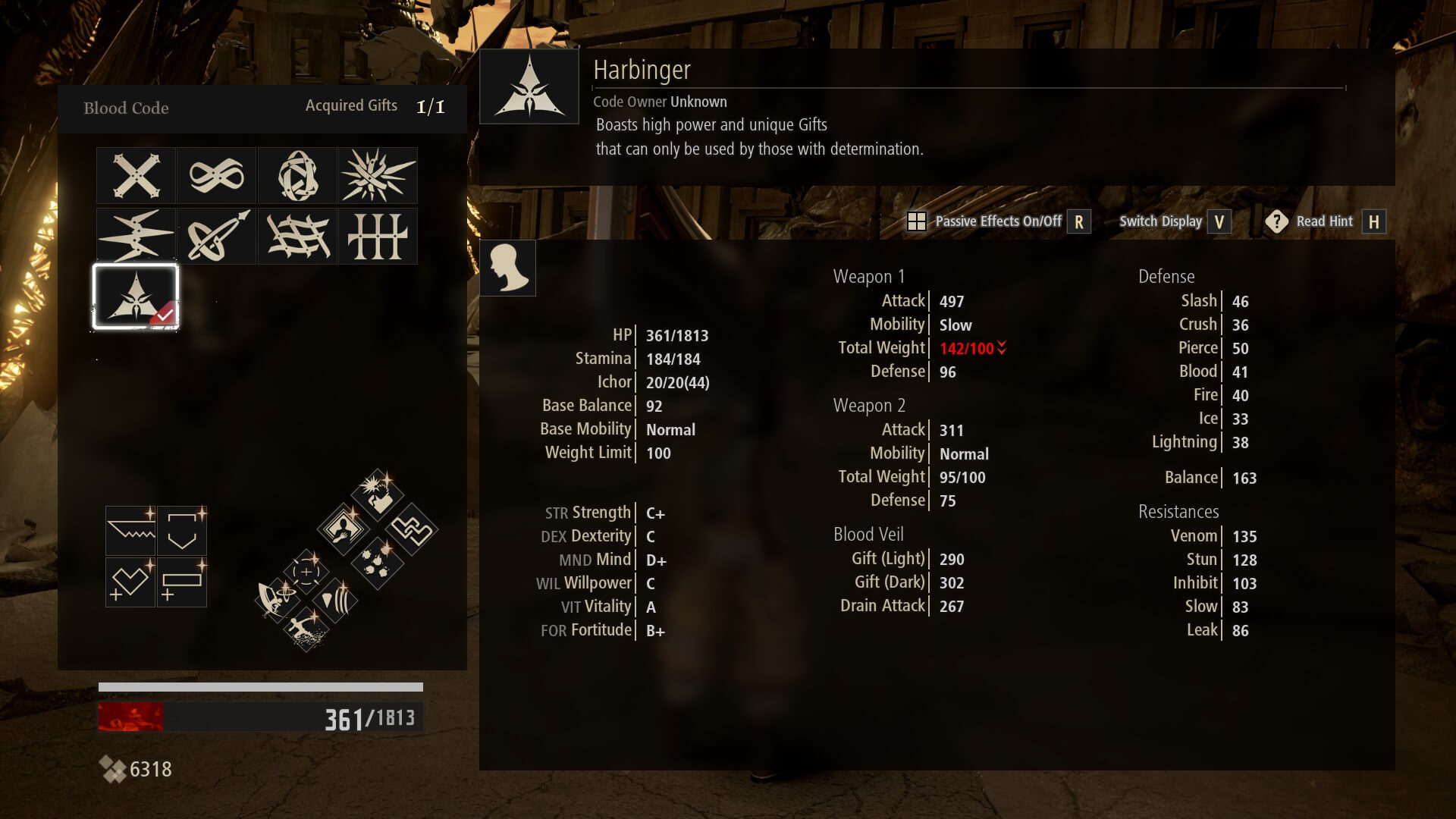Select the horizontal blade-spikes blood code

click(136, 237)
